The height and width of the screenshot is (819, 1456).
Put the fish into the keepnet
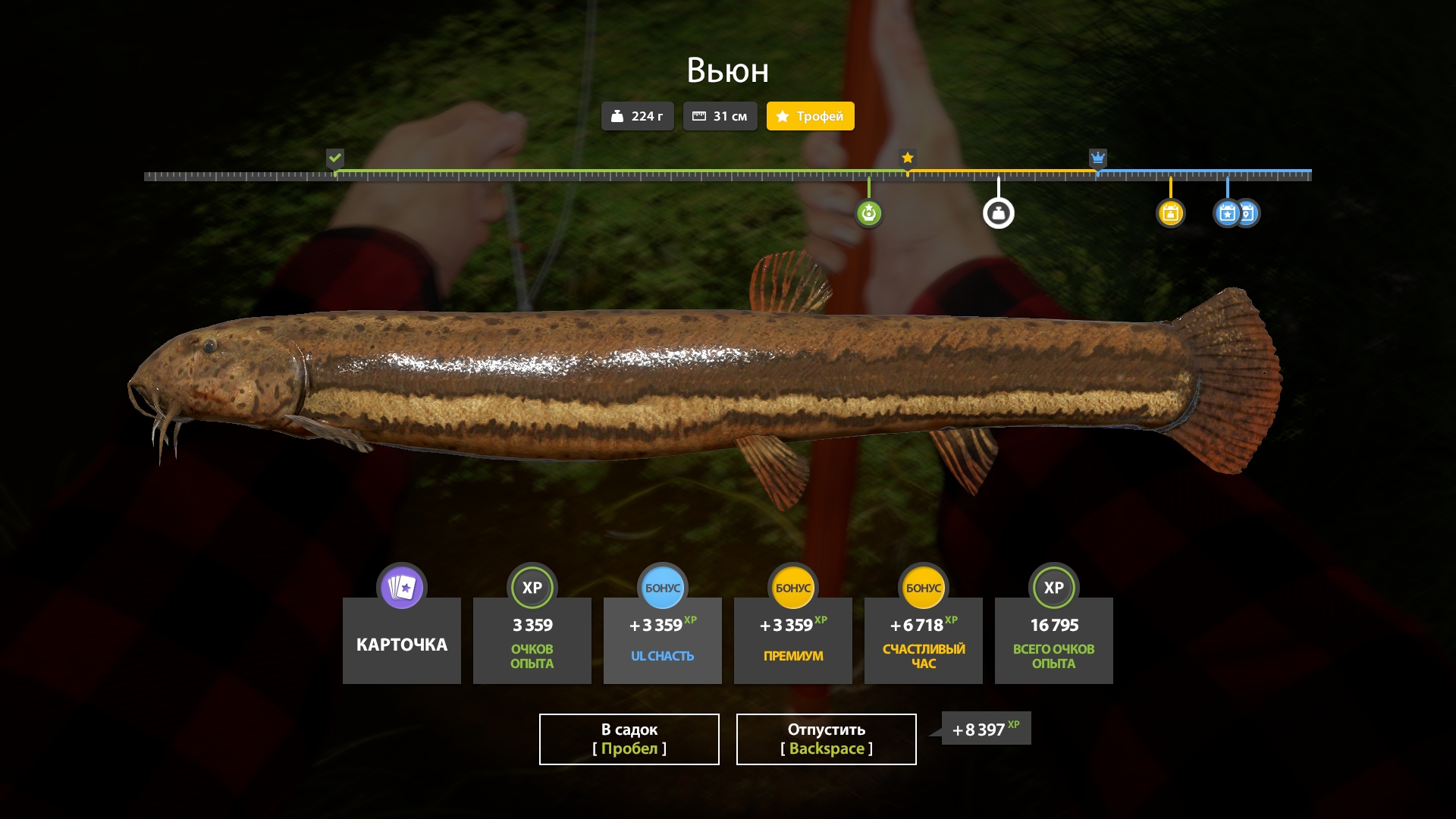[x=629, y=739]
